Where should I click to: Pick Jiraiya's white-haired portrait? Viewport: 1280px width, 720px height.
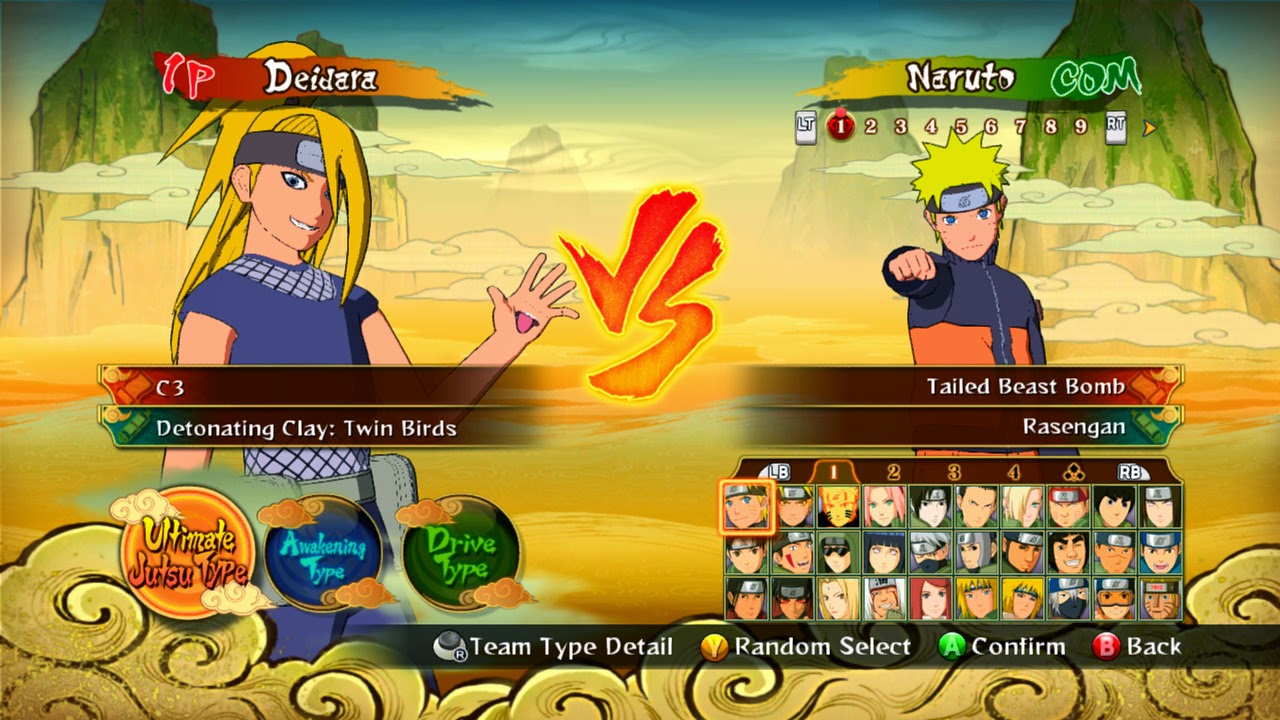(x=884, y=598)
